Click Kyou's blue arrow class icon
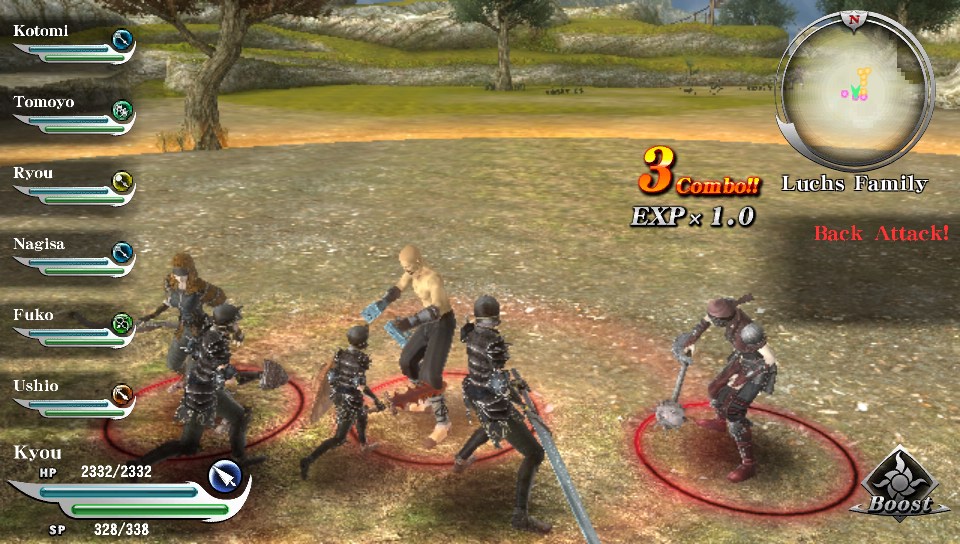 point(227,478)
